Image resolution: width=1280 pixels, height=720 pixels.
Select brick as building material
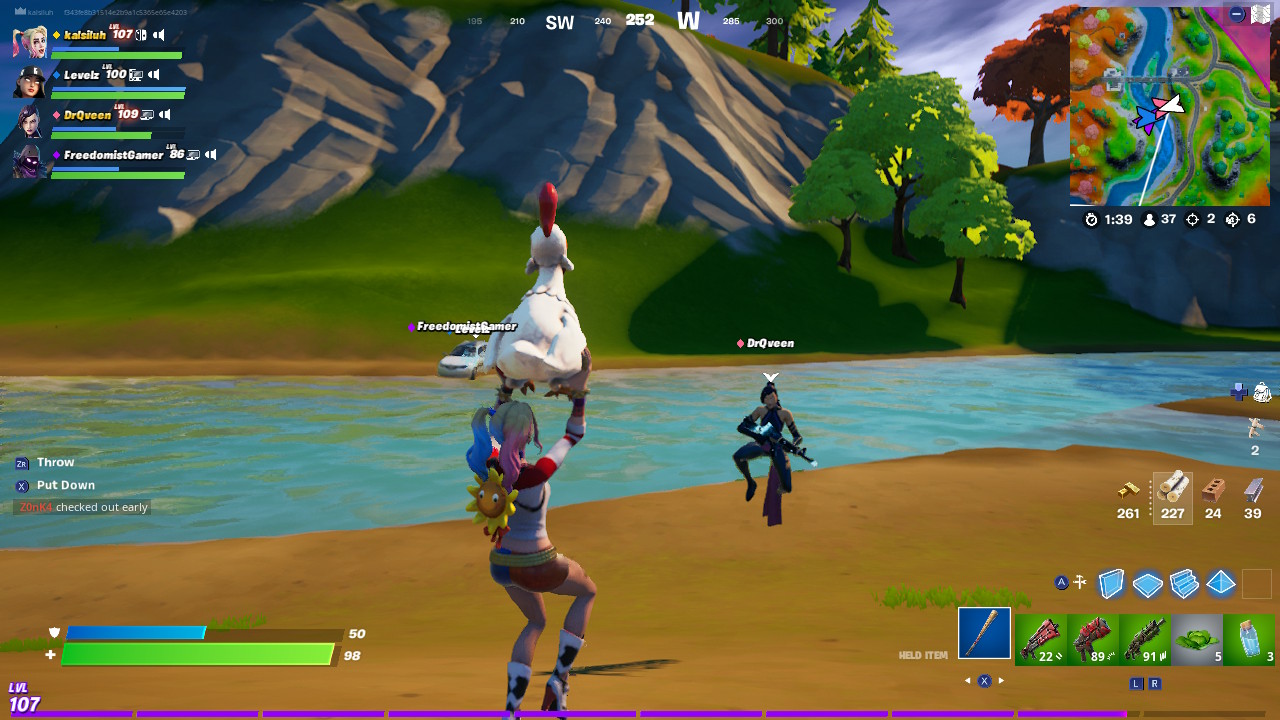click(x=1213, y=490)
